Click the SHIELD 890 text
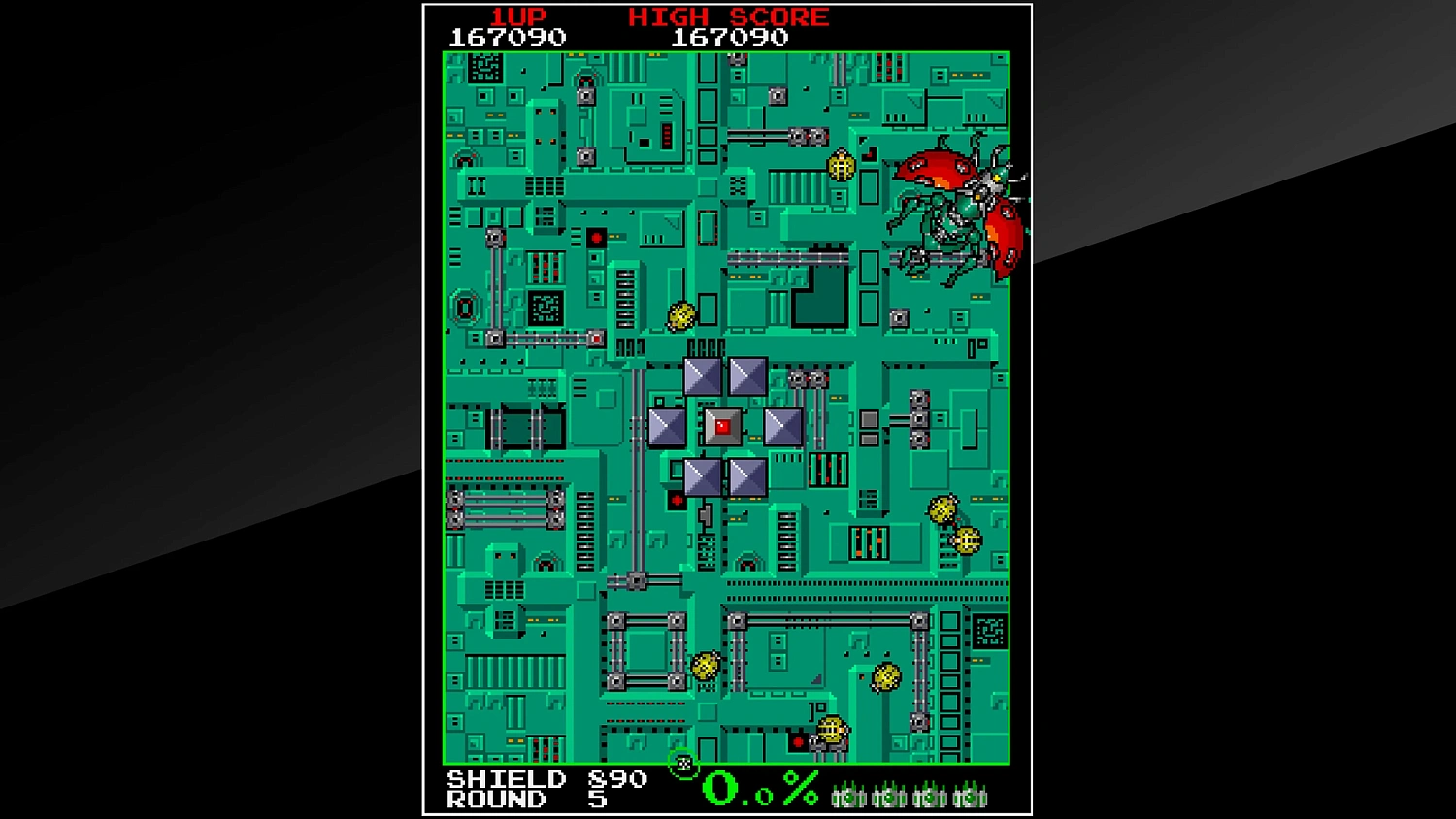The image size is (1456, 819). point(544,779)
